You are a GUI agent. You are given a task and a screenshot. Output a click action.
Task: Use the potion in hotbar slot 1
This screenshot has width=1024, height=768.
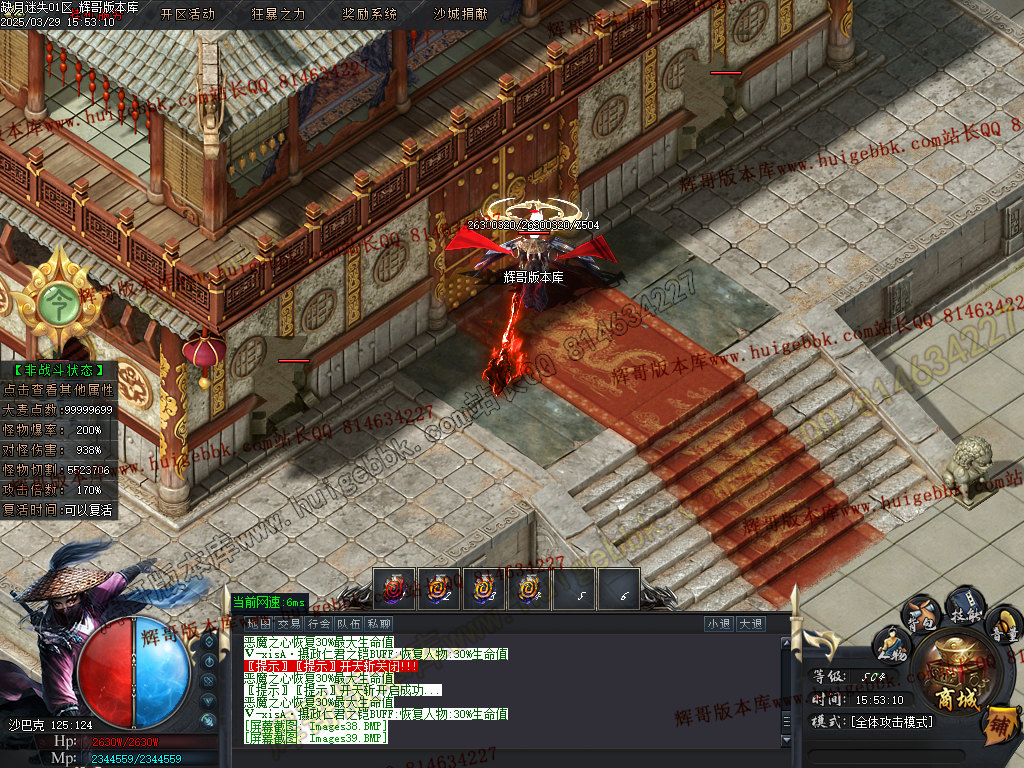click(391, 589)
